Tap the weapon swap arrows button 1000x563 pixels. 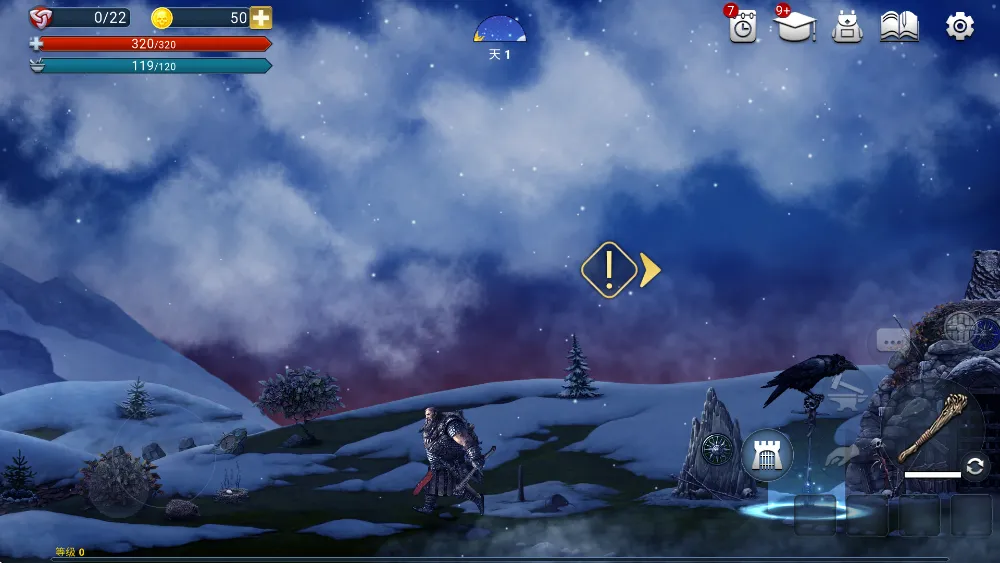975,466
